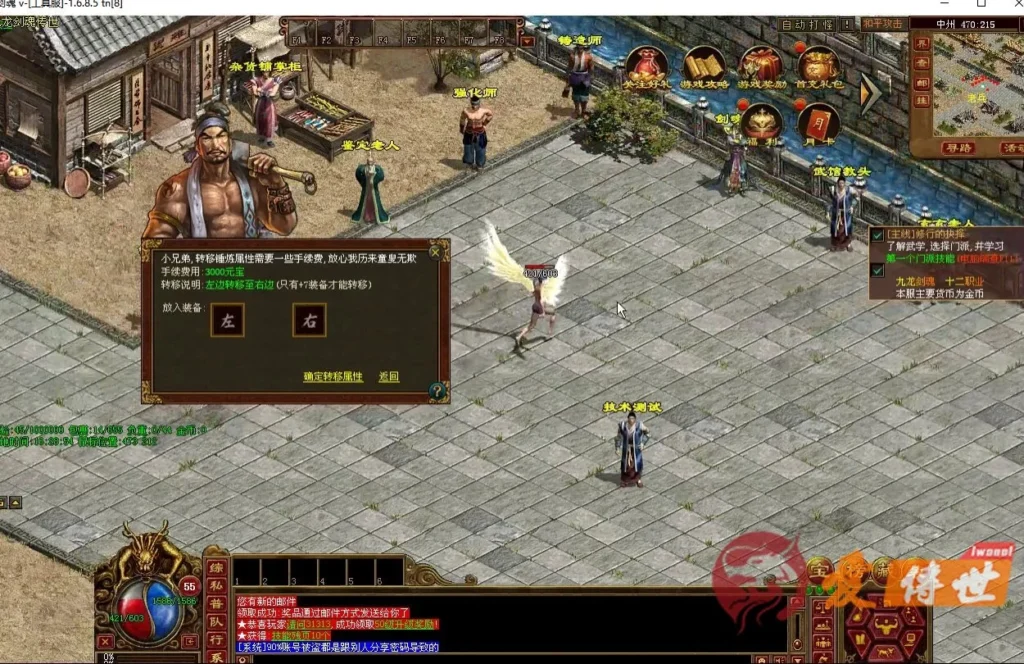Confirm with 确定转移属性 link
The height and width of the screenshot is (664, 1024).
(x=333, y=377)
